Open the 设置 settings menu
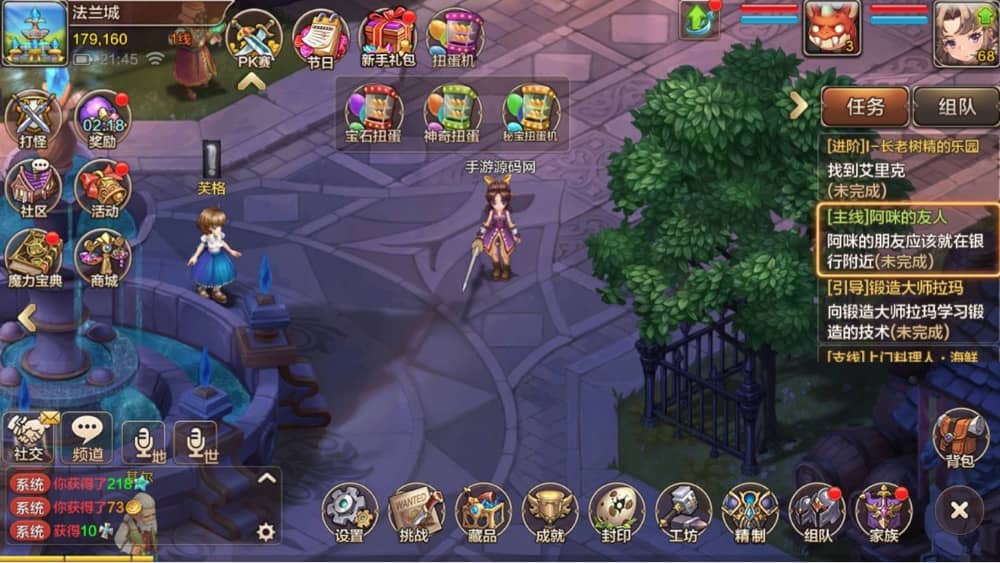This screenshot has height=563, width=1000. [x=350, y=510]
